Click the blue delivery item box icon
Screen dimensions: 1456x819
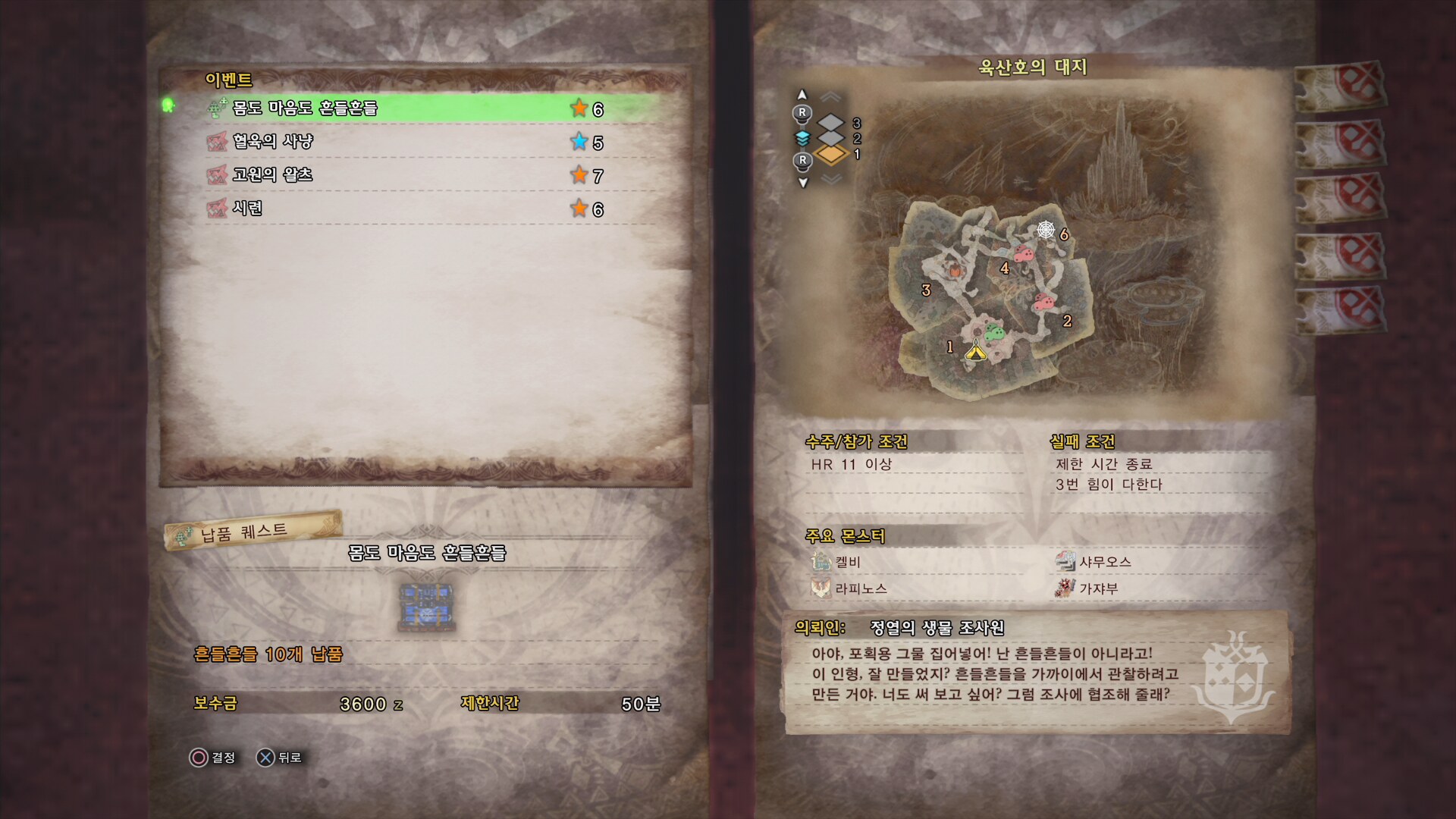tap(427, 607)
